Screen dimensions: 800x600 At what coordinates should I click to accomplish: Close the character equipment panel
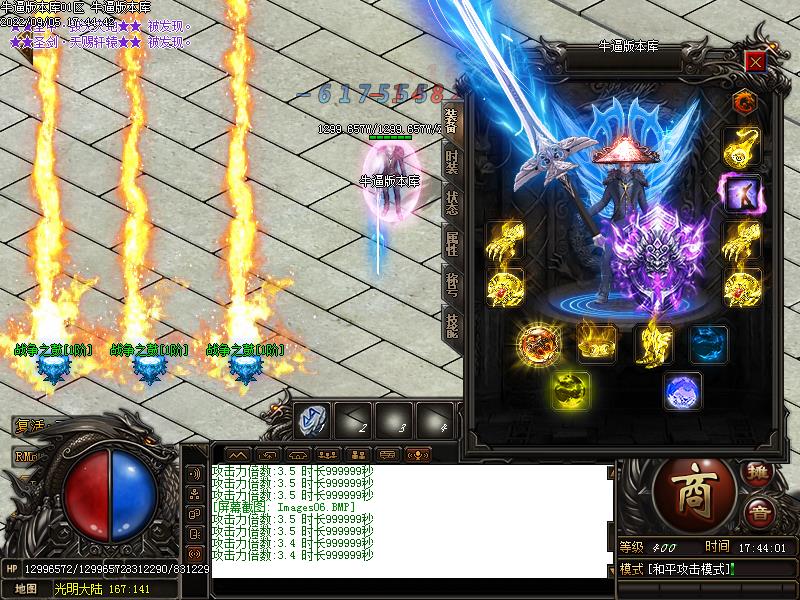(x=755, y=62)
